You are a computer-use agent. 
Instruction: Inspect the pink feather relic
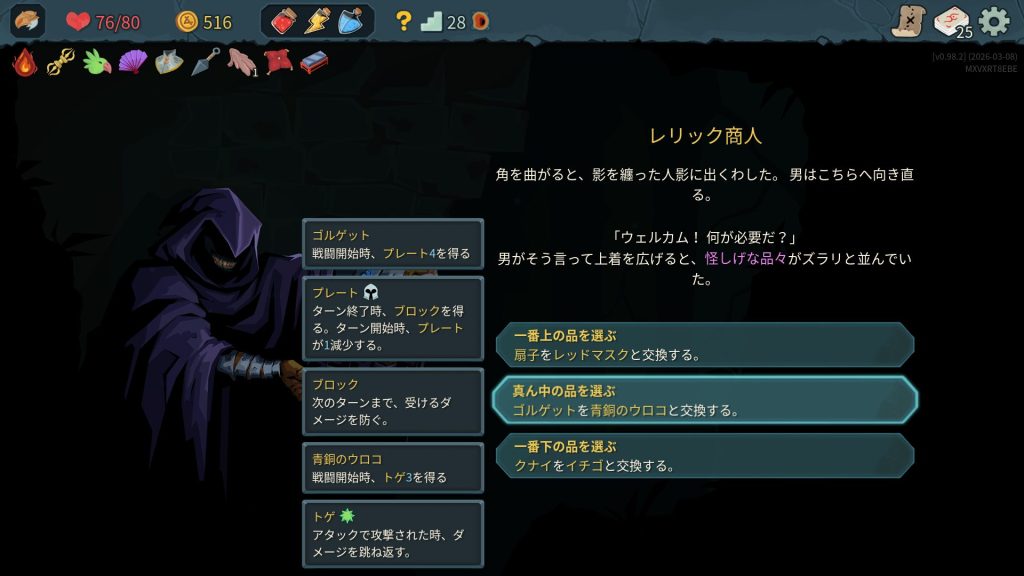point(241,63)
